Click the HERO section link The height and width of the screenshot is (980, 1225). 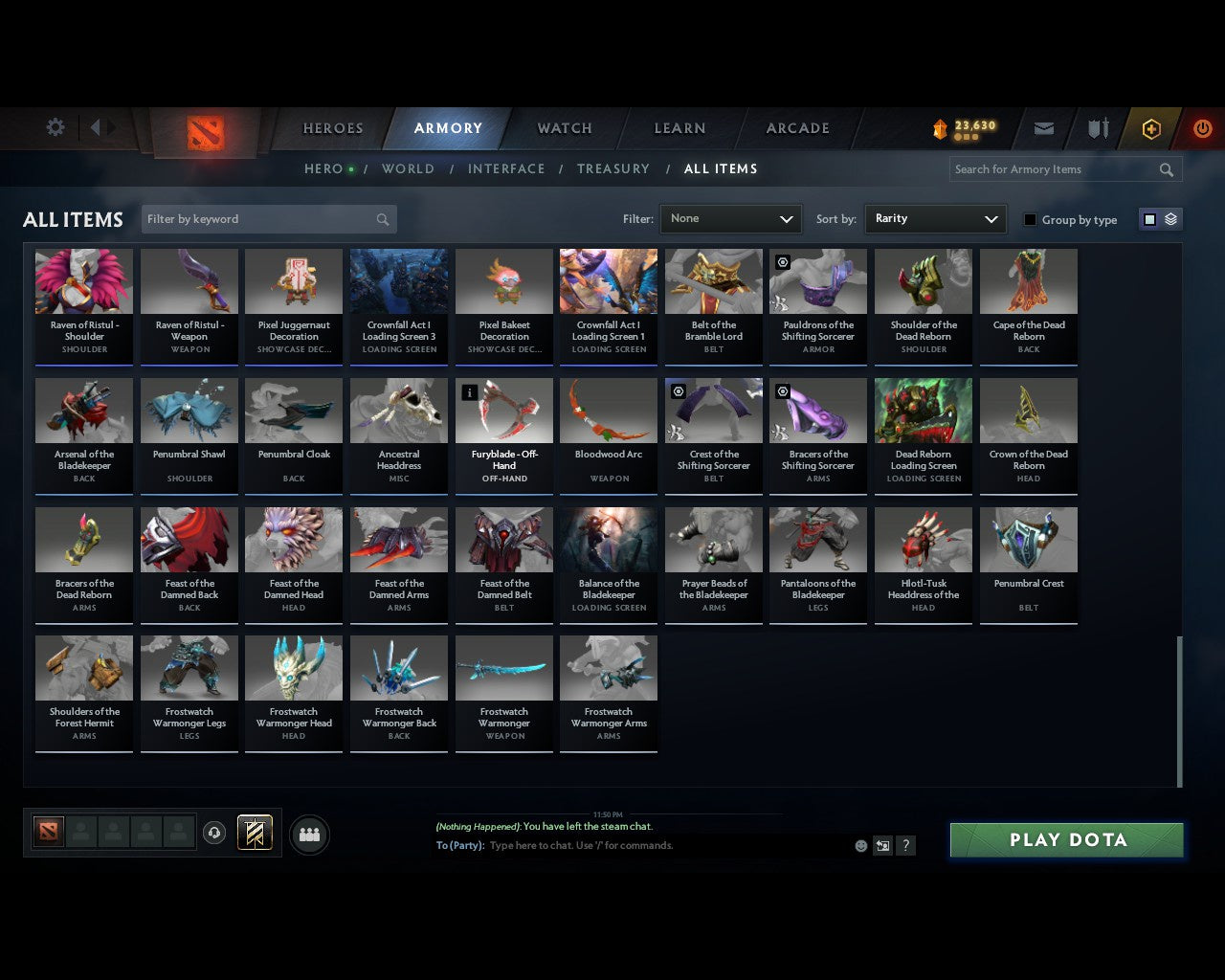(x=324, y=168)
